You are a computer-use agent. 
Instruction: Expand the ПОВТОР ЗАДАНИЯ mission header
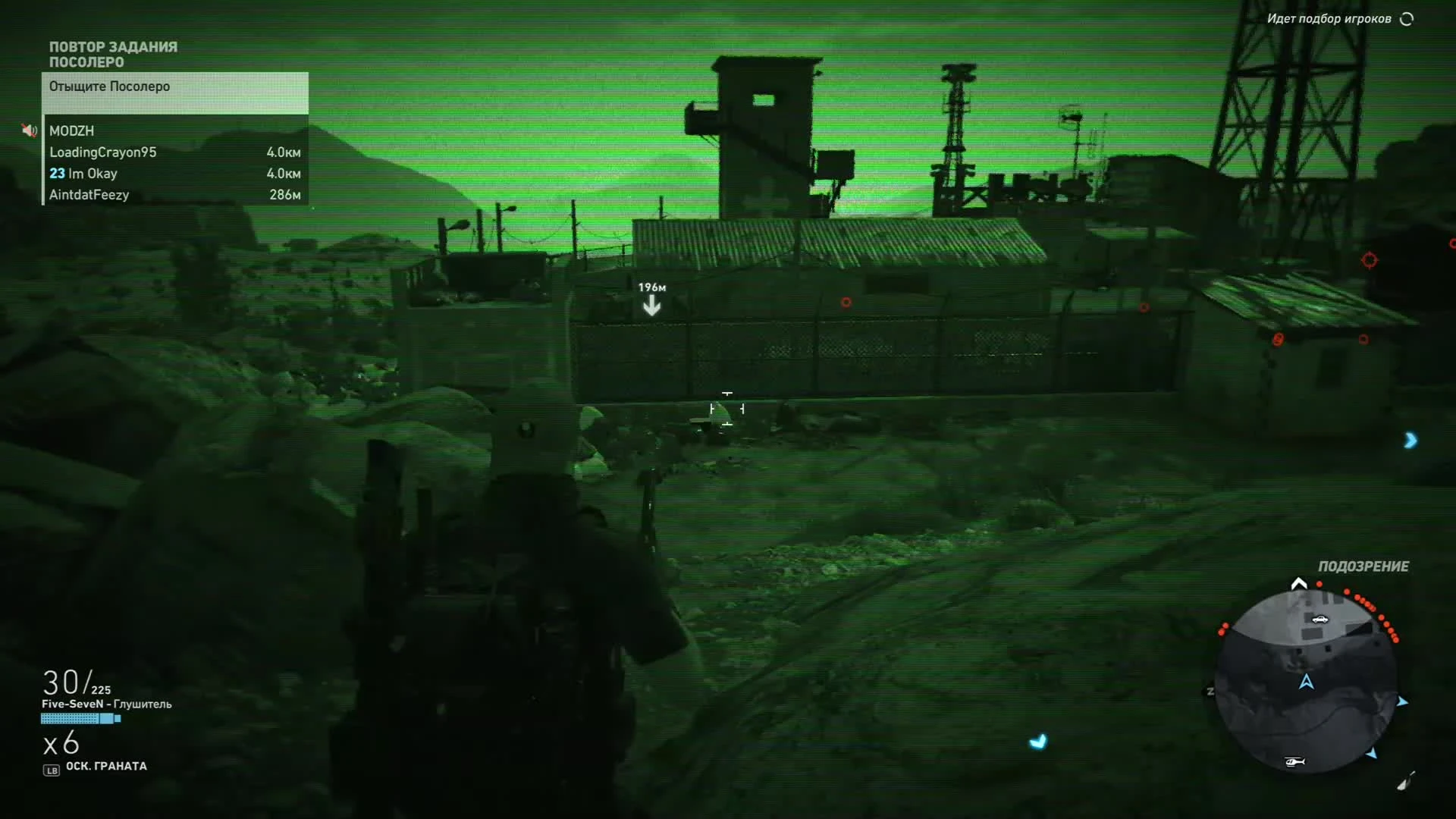tap(112, 47)
